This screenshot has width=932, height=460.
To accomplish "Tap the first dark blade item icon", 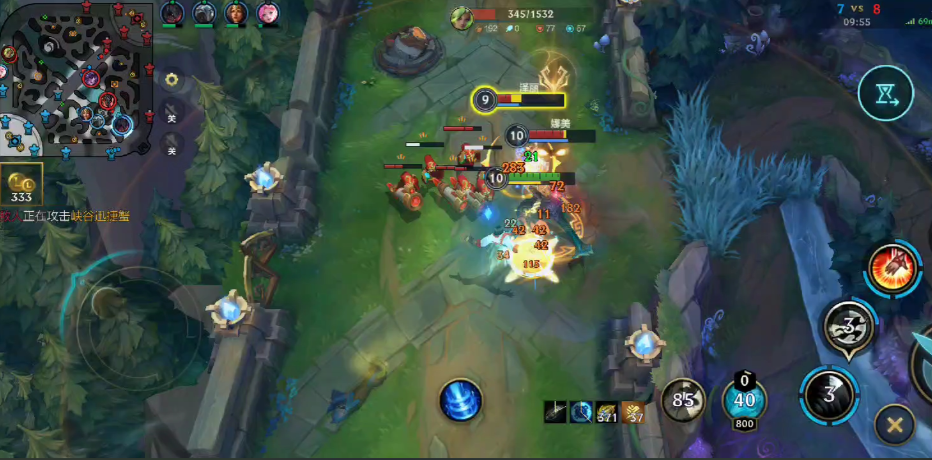I will click(556, 411).
